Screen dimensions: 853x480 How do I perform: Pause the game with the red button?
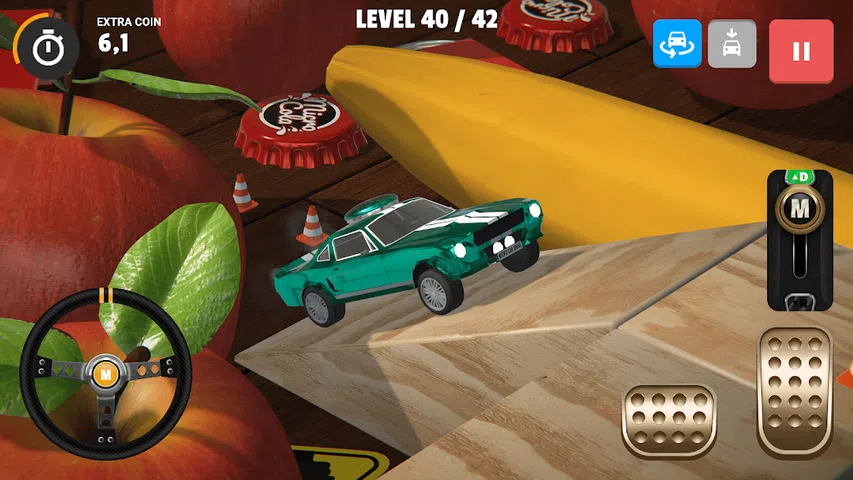click(x=801, y=51)
